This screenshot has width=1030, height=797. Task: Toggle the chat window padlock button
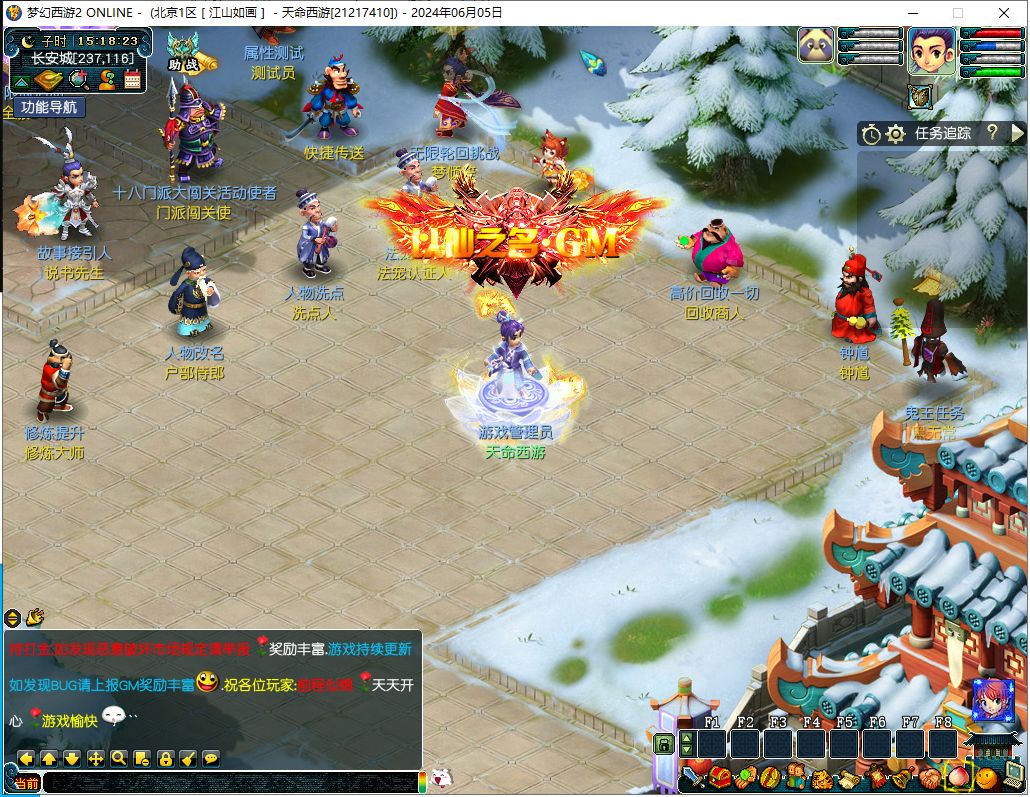point(165,758)
